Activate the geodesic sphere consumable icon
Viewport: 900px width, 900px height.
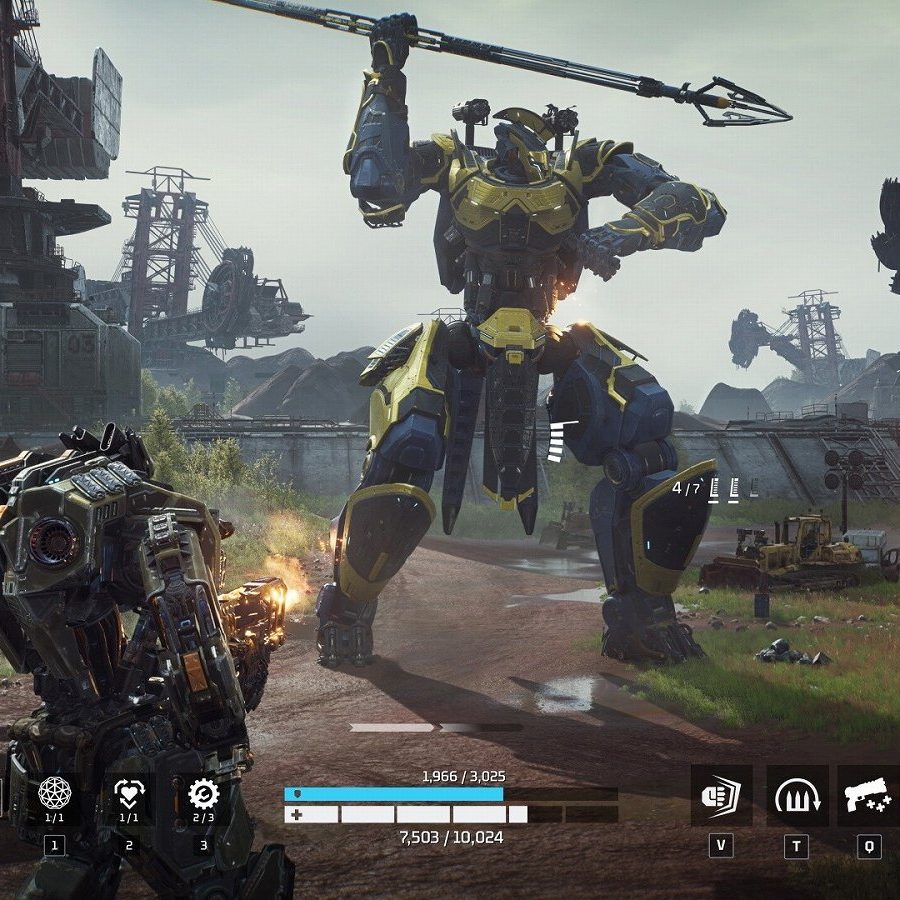click(54, 794)
